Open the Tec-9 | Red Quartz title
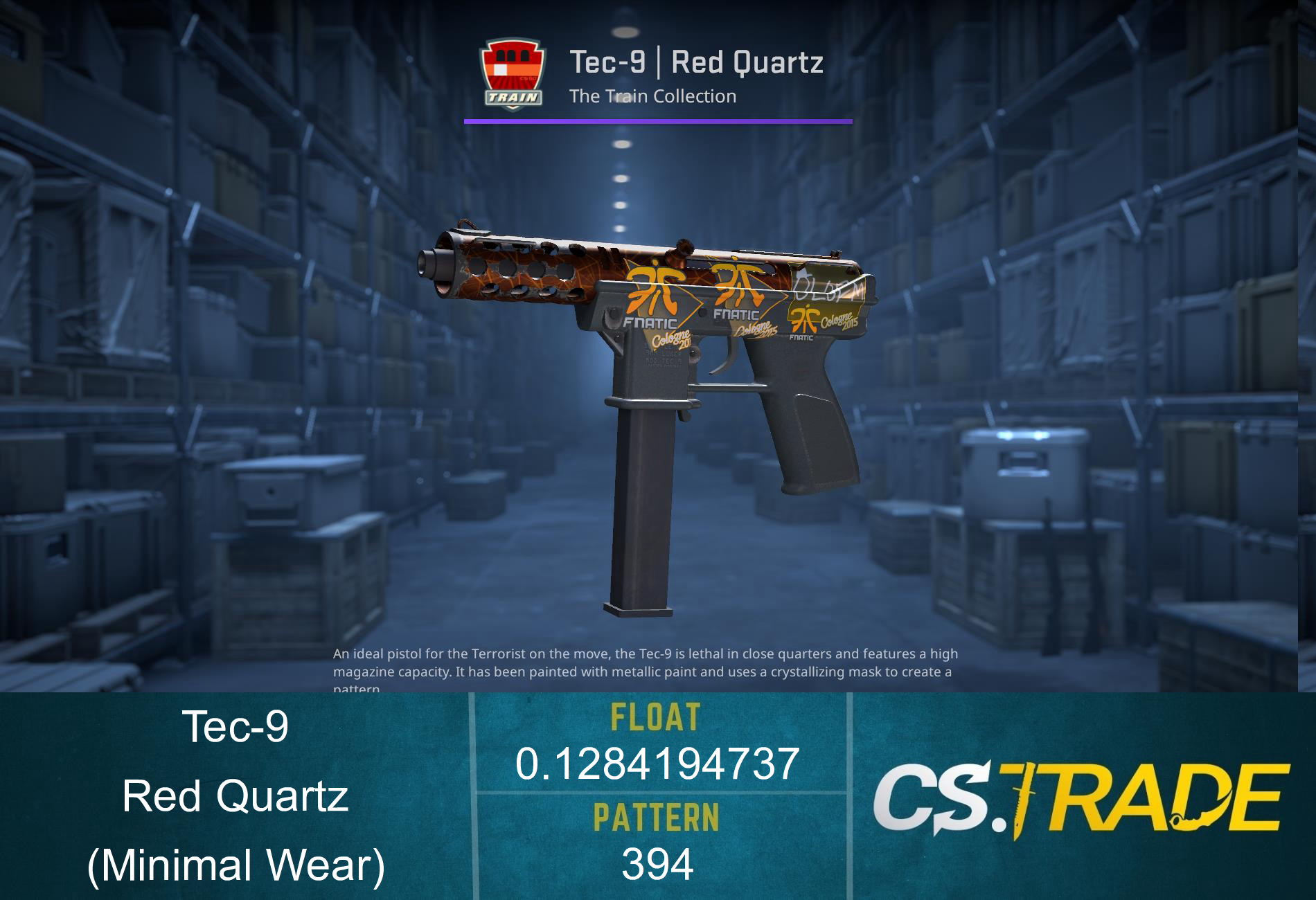 pos(696,62)
